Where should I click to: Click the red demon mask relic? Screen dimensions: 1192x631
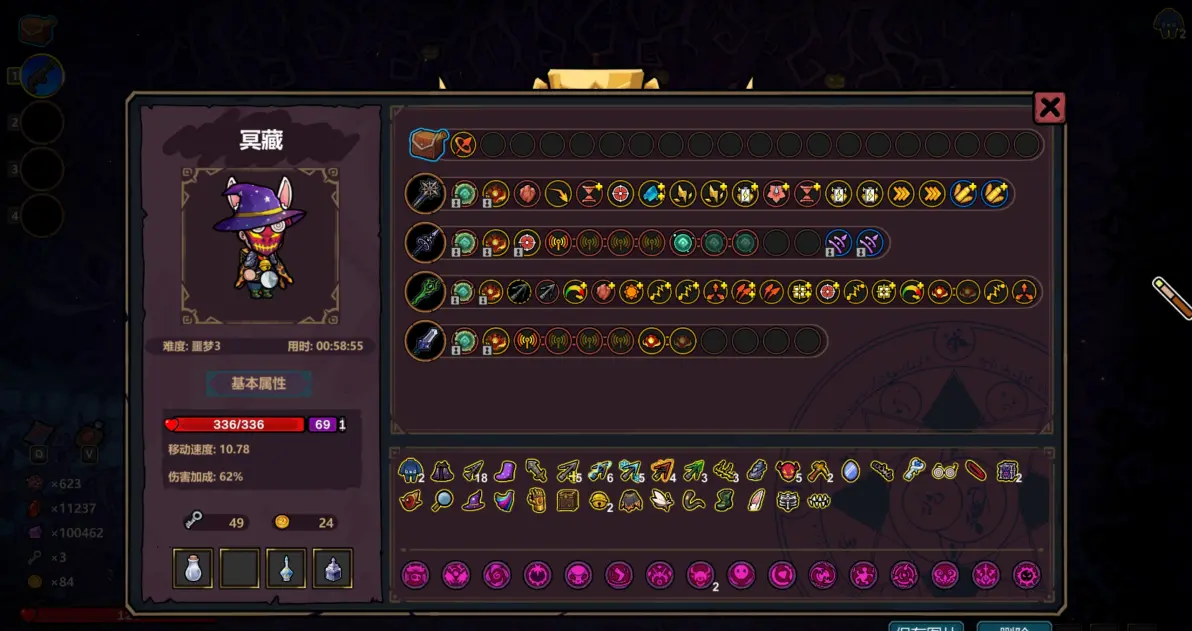pyautogui.click(x=787, y=470)
